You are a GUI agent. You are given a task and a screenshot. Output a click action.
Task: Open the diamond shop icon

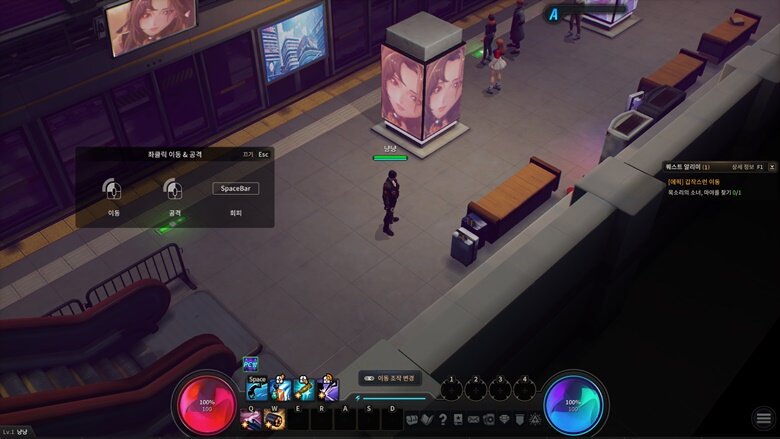click(504, 419)
